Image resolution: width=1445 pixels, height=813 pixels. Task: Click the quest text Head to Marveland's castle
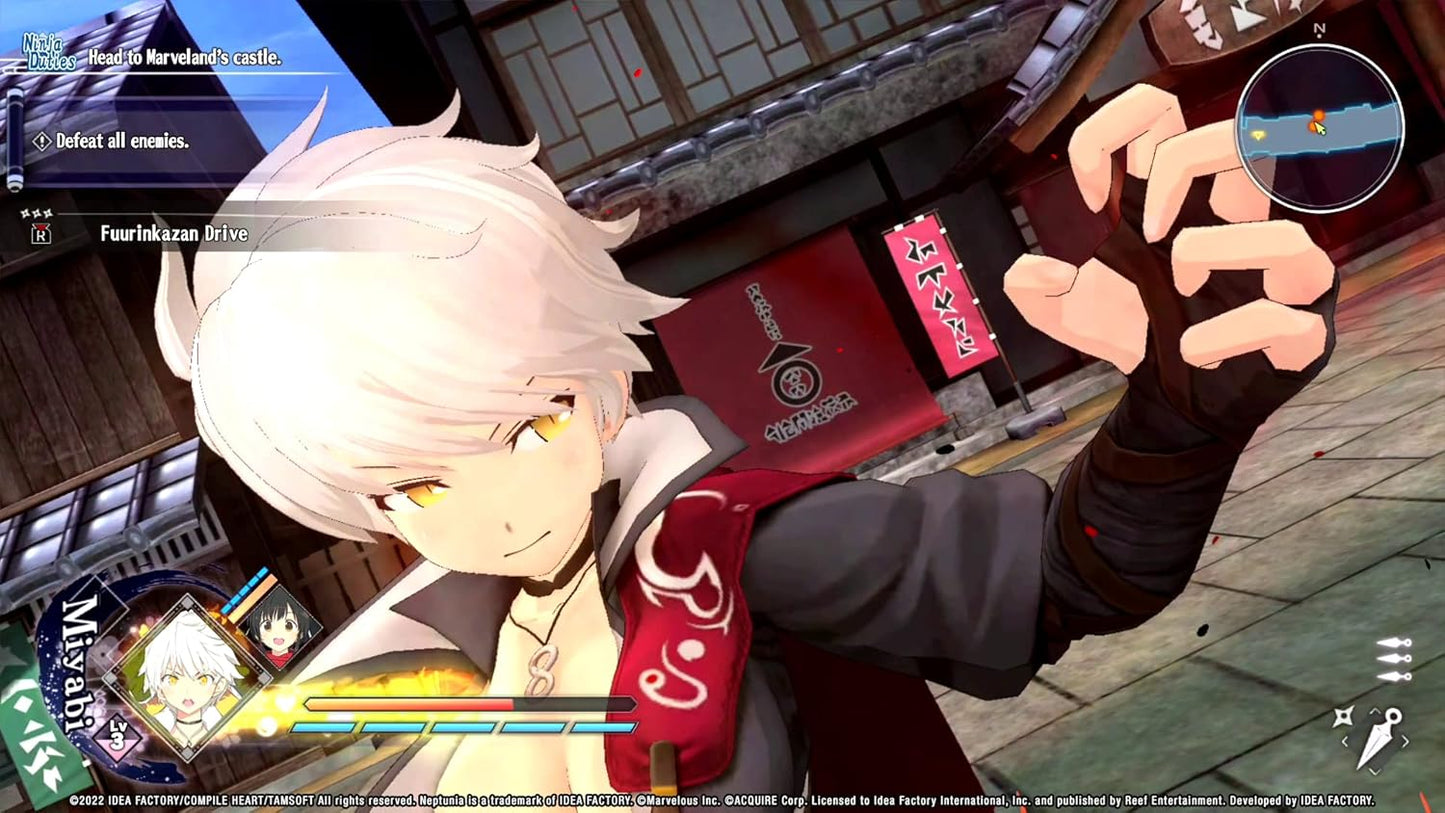[184, 59]
